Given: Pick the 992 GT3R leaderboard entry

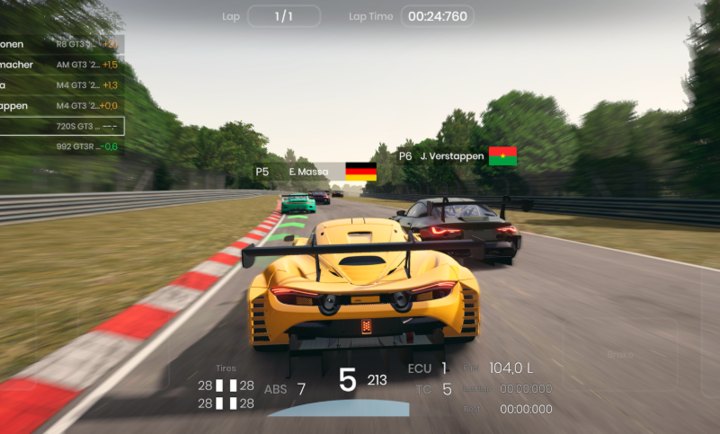Looking at the screenshot, I should 60,146.
